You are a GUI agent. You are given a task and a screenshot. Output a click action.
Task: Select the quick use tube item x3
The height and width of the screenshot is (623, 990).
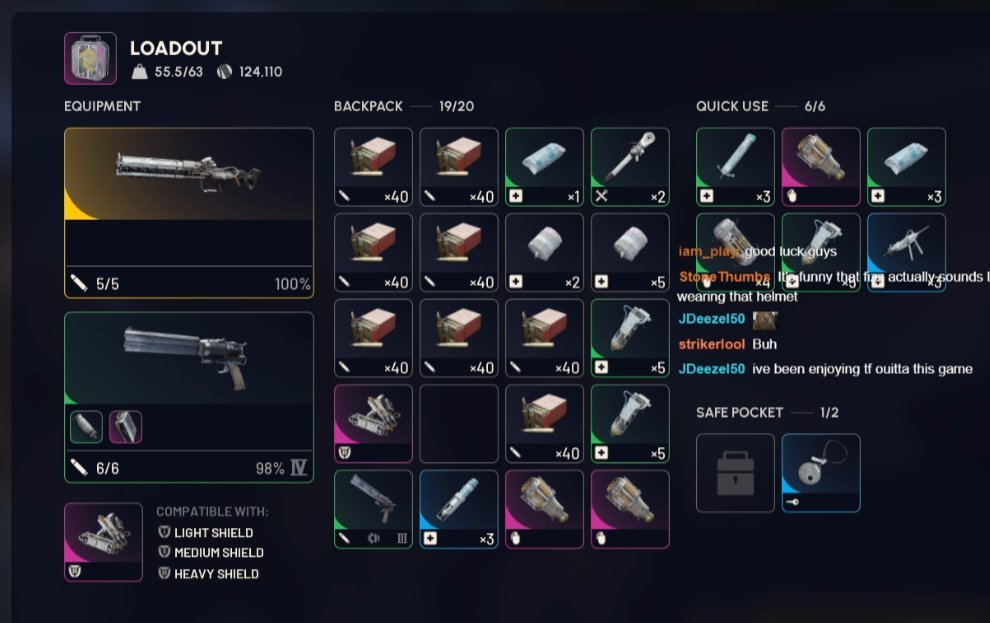tap(735, 166)
